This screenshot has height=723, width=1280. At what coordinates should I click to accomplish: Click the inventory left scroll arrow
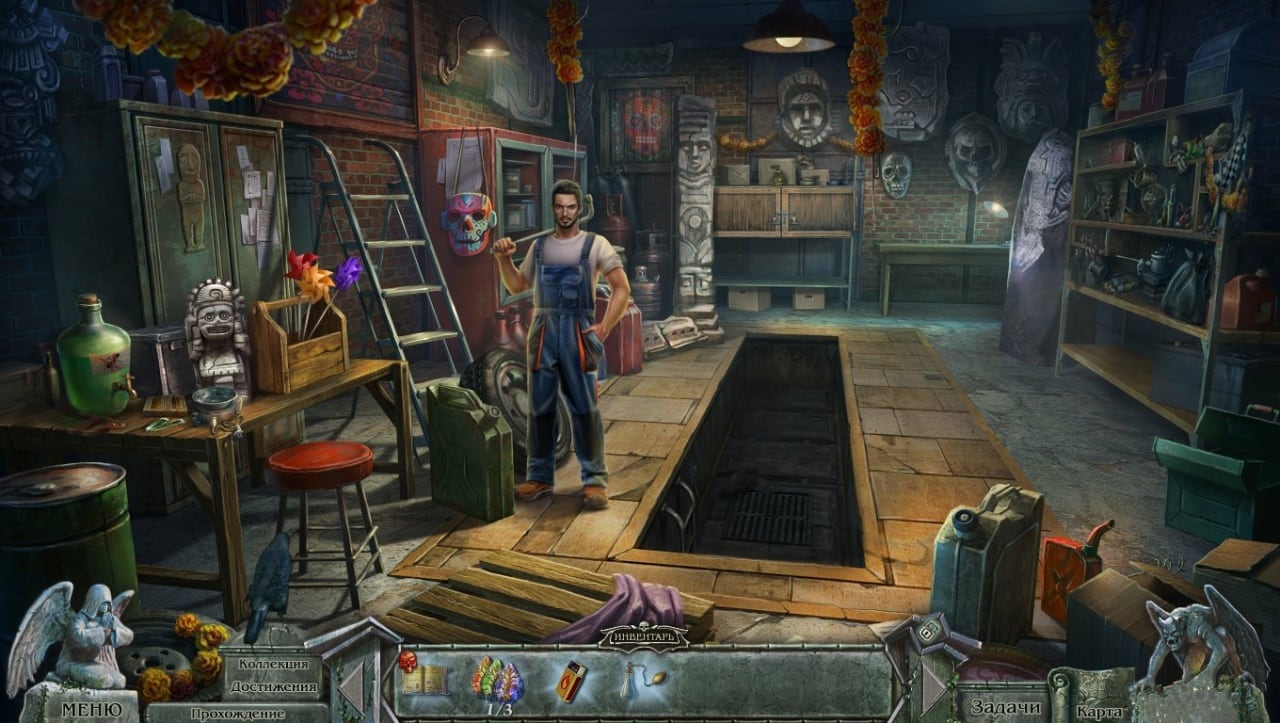tap(351, 687)
